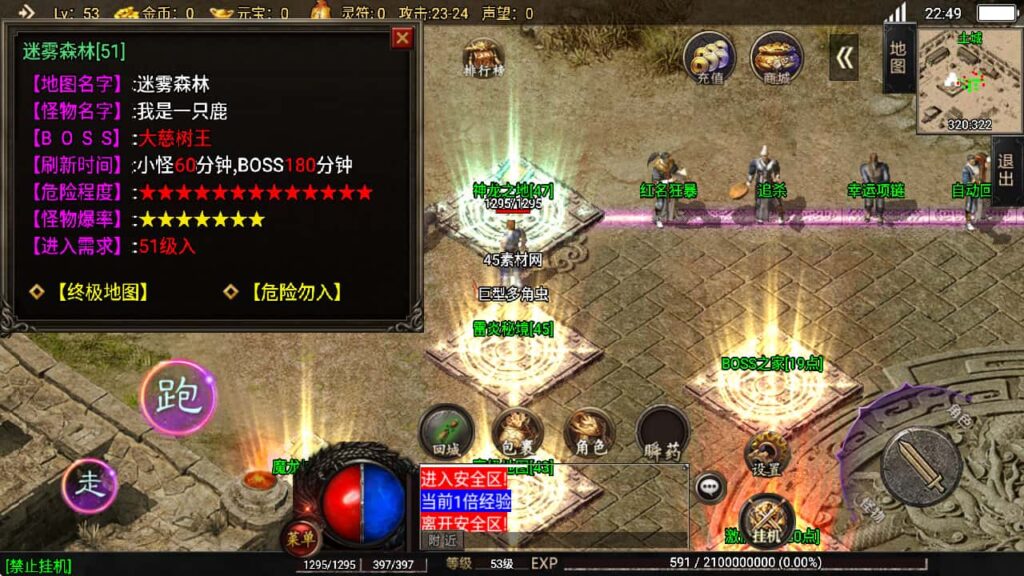Close the 迷雾森林 map info panel
Screen dimensions: 1024x576
402,38
